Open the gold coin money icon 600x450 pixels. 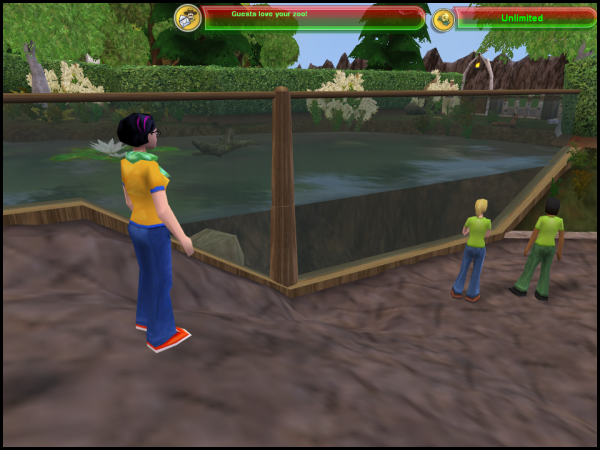[x=443, y=19]
